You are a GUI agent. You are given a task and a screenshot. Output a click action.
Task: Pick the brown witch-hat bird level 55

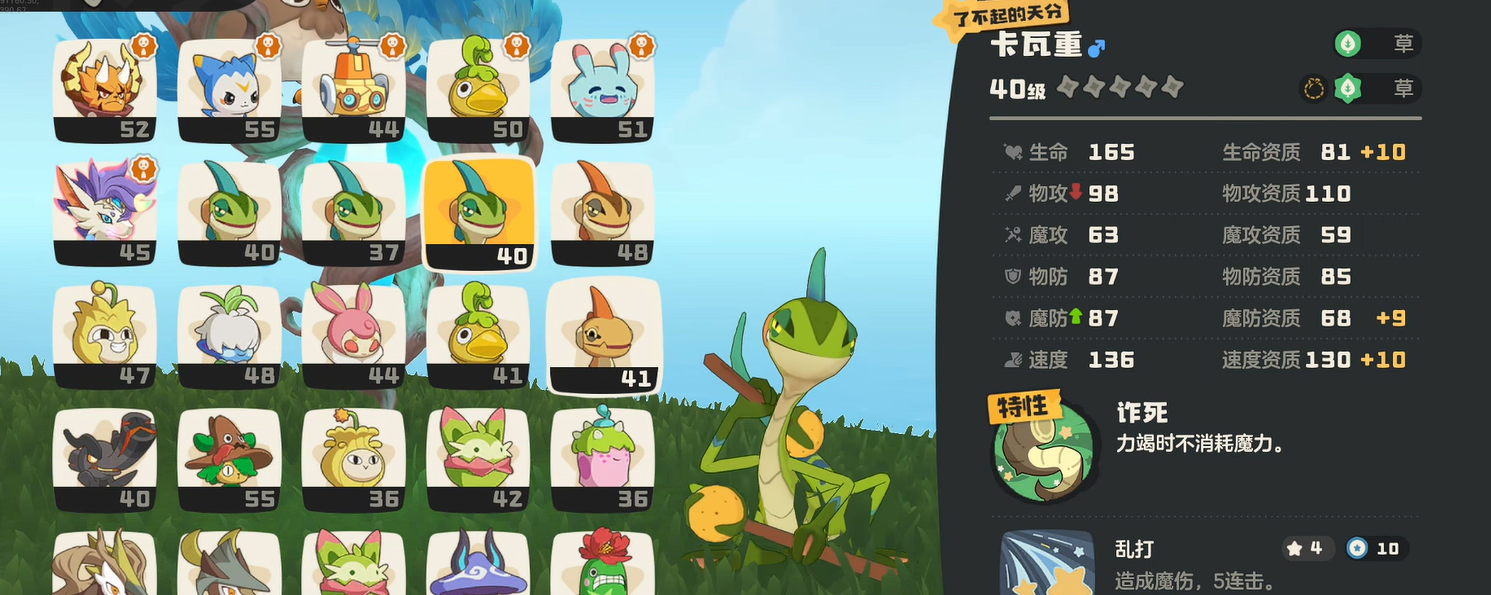(x=229, y=459)
